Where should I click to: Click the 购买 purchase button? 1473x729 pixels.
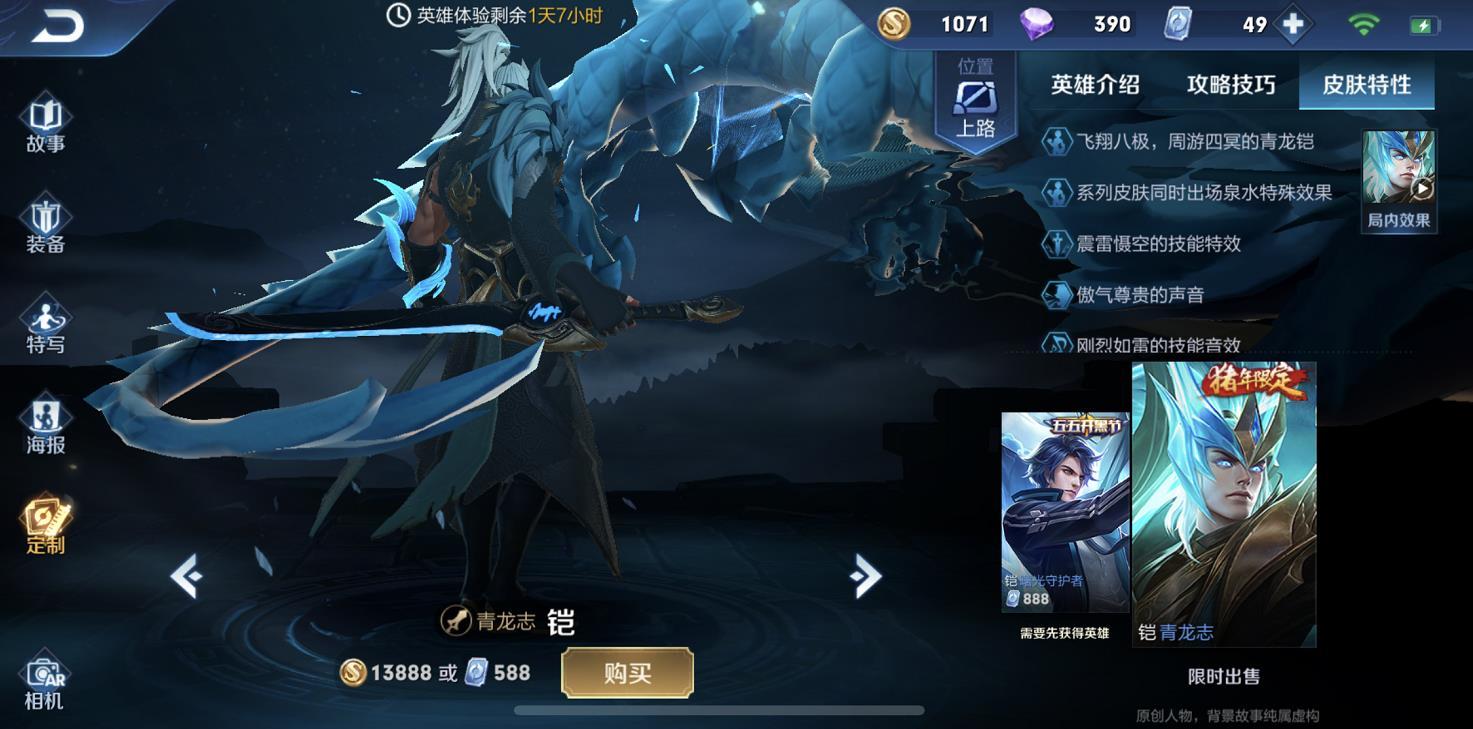click(628, 674)
